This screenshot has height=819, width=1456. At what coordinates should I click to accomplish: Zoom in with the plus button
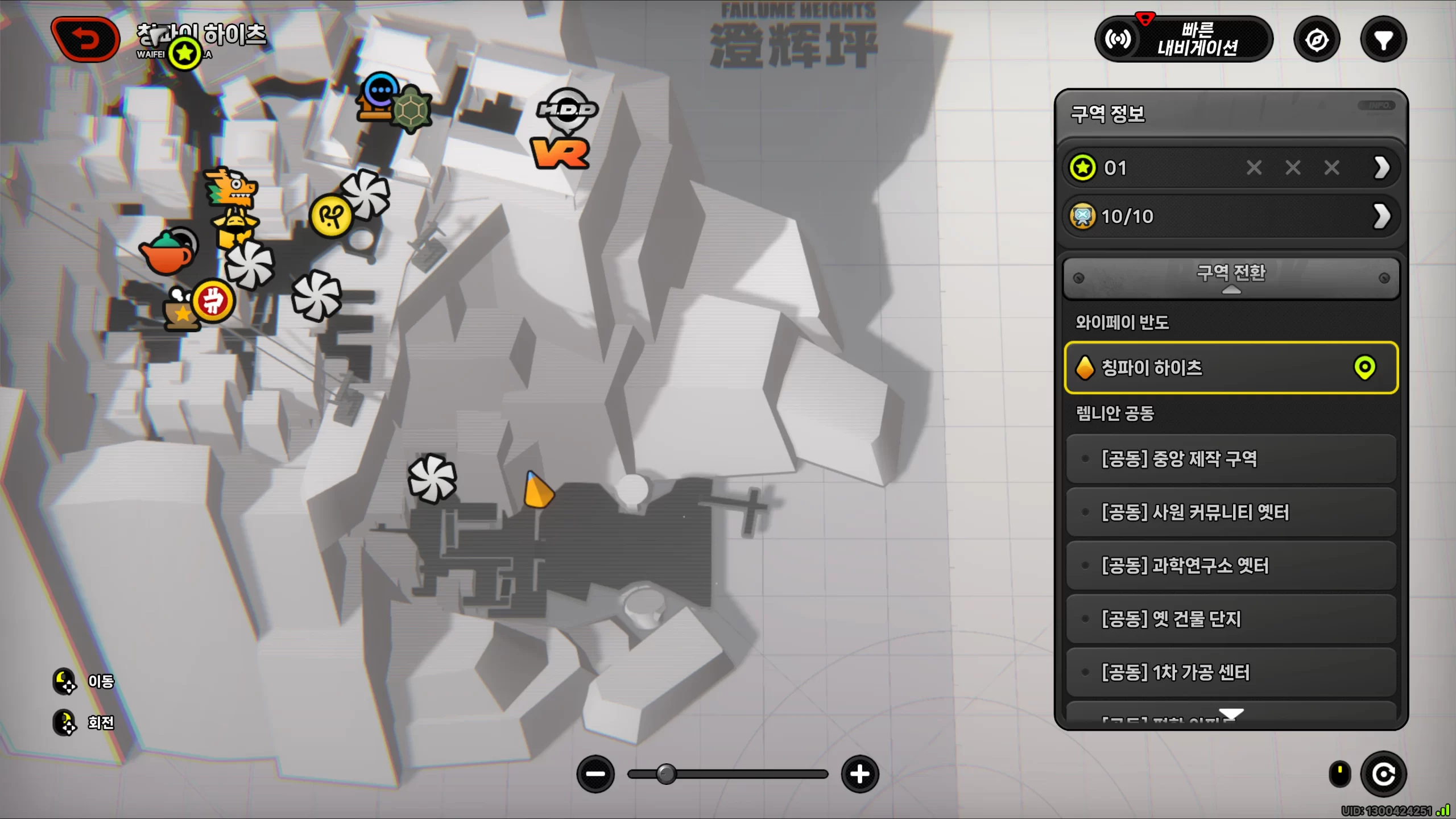coord(859,774)
